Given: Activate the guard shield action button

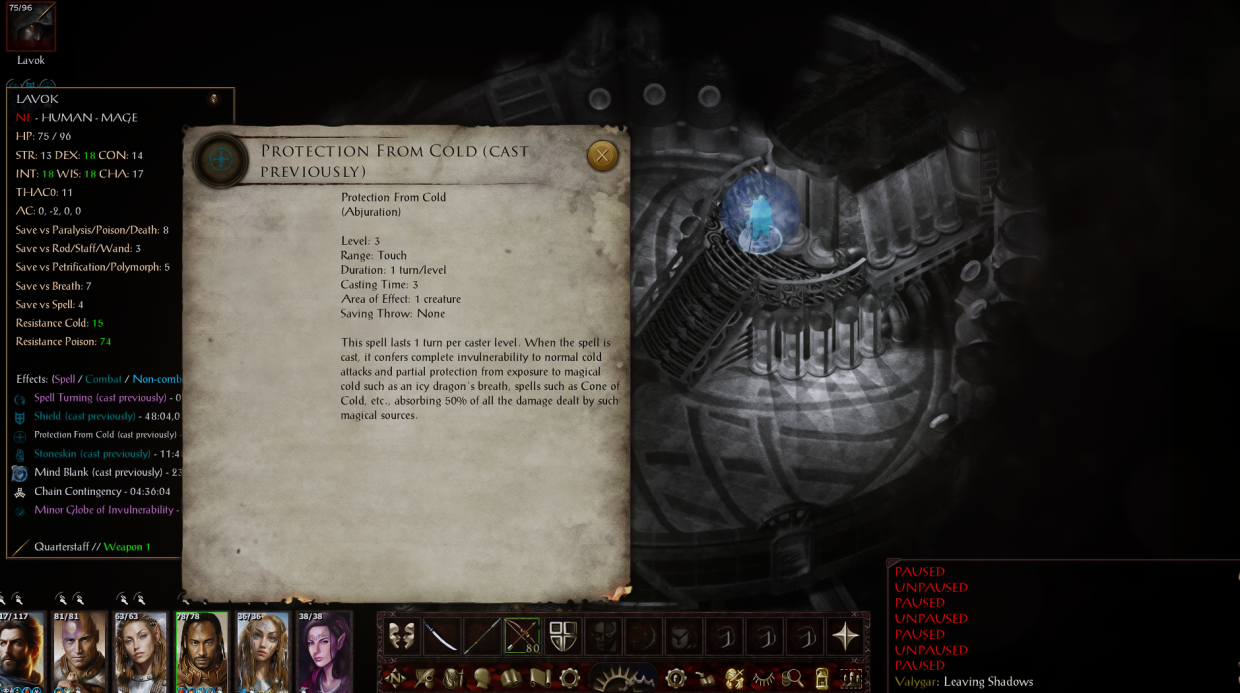Looking at the screenshot, I should tap(563, 636).
